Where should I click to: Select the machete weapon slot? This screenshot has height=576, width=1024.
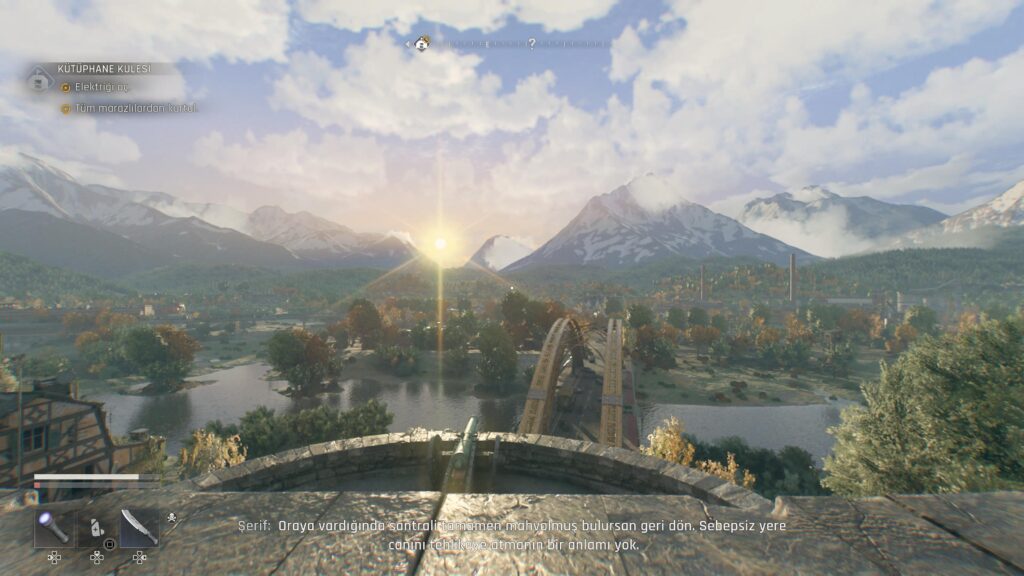(x=139, y=528)
